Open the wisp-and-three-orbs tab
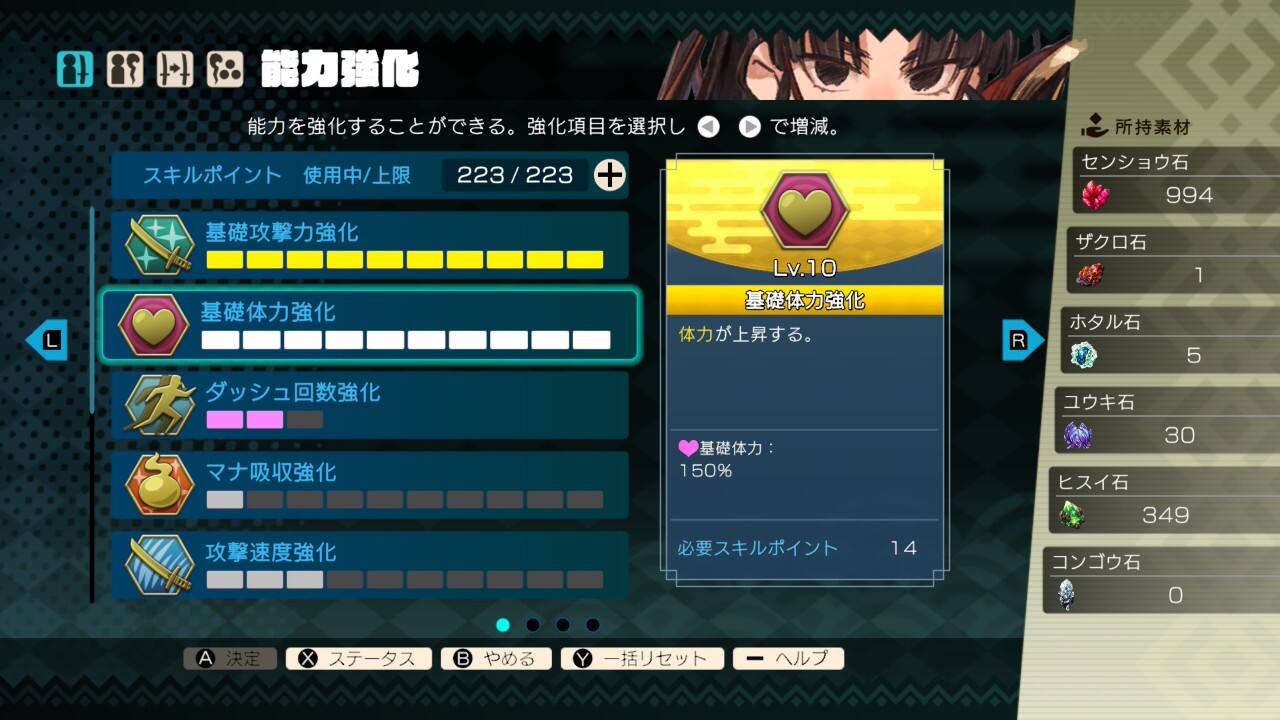The height and width of the screenshot is (720, 1280). 225,69
